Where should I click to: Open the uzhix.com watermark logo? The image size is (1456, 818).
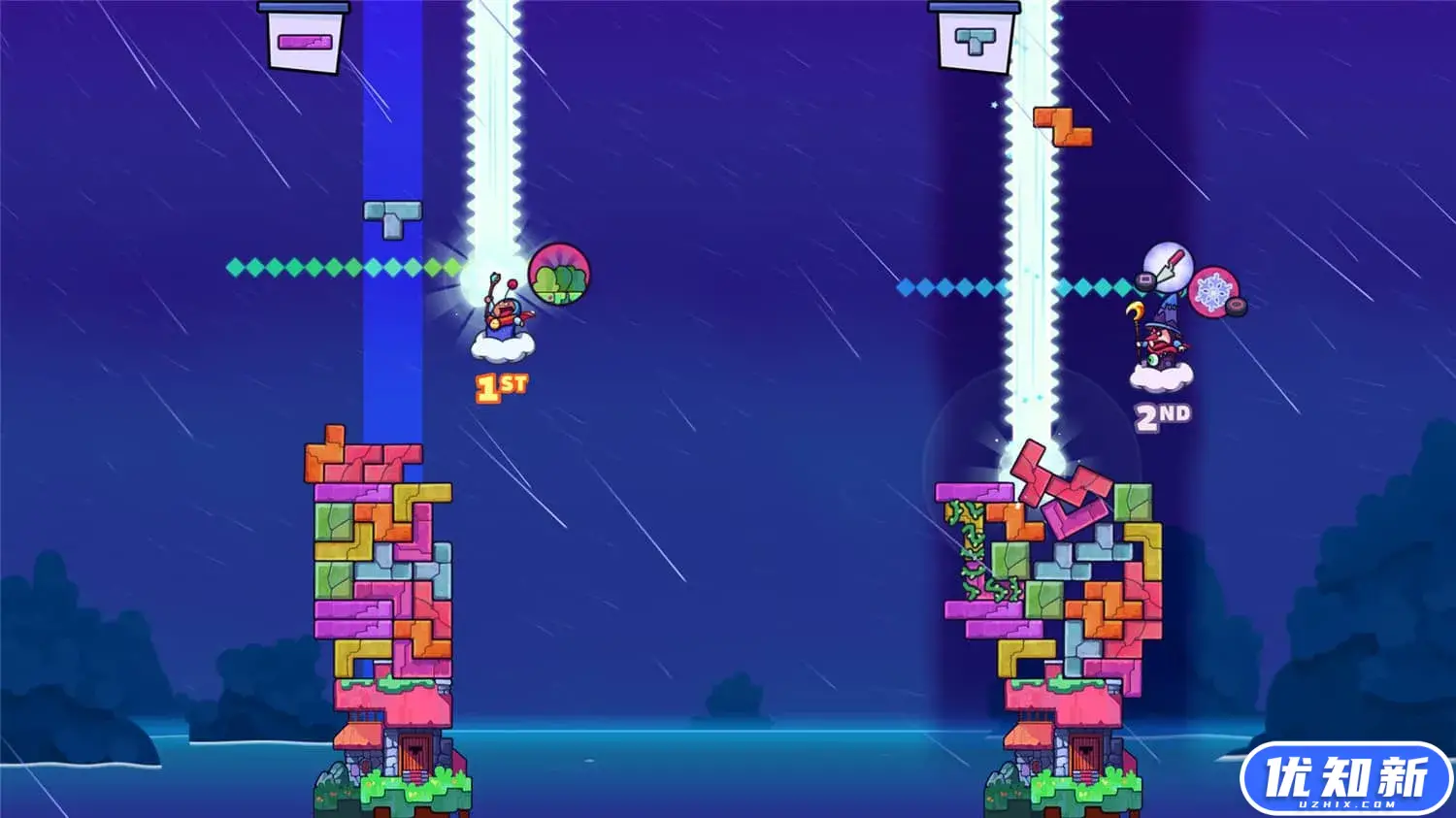click(1346, 779)
